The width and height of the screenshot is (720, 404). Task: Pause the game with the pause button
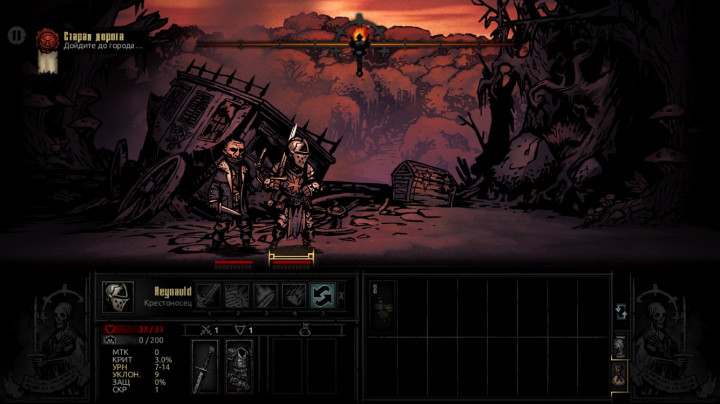16,35
